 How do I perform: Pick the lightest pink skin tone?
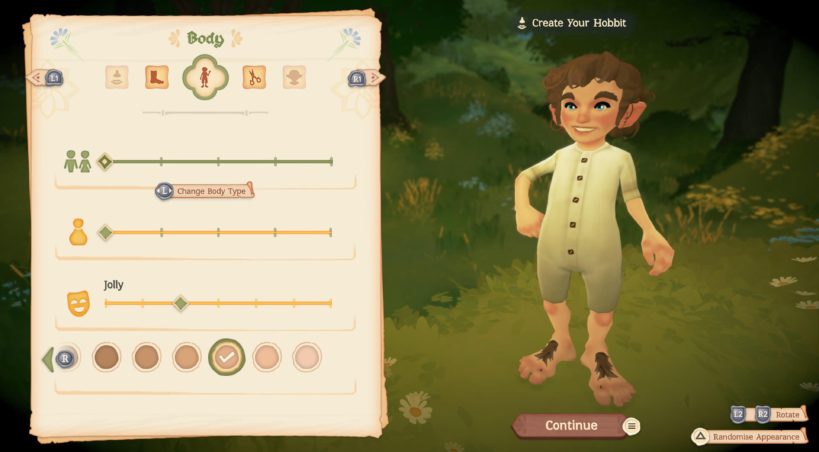[307, 357]
